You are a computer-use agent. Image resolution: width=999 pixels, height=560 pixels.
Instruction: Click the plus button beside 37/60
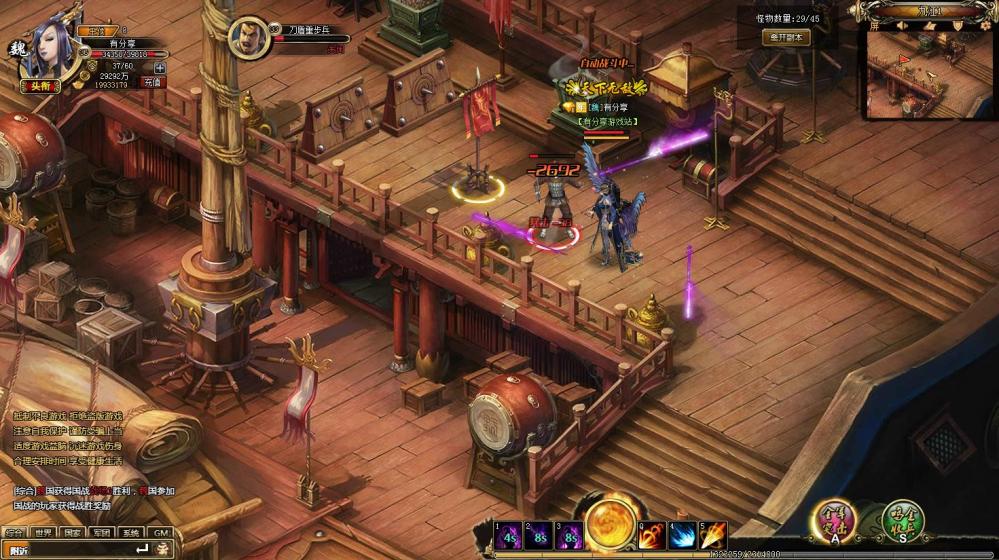[x=160, y=68]
